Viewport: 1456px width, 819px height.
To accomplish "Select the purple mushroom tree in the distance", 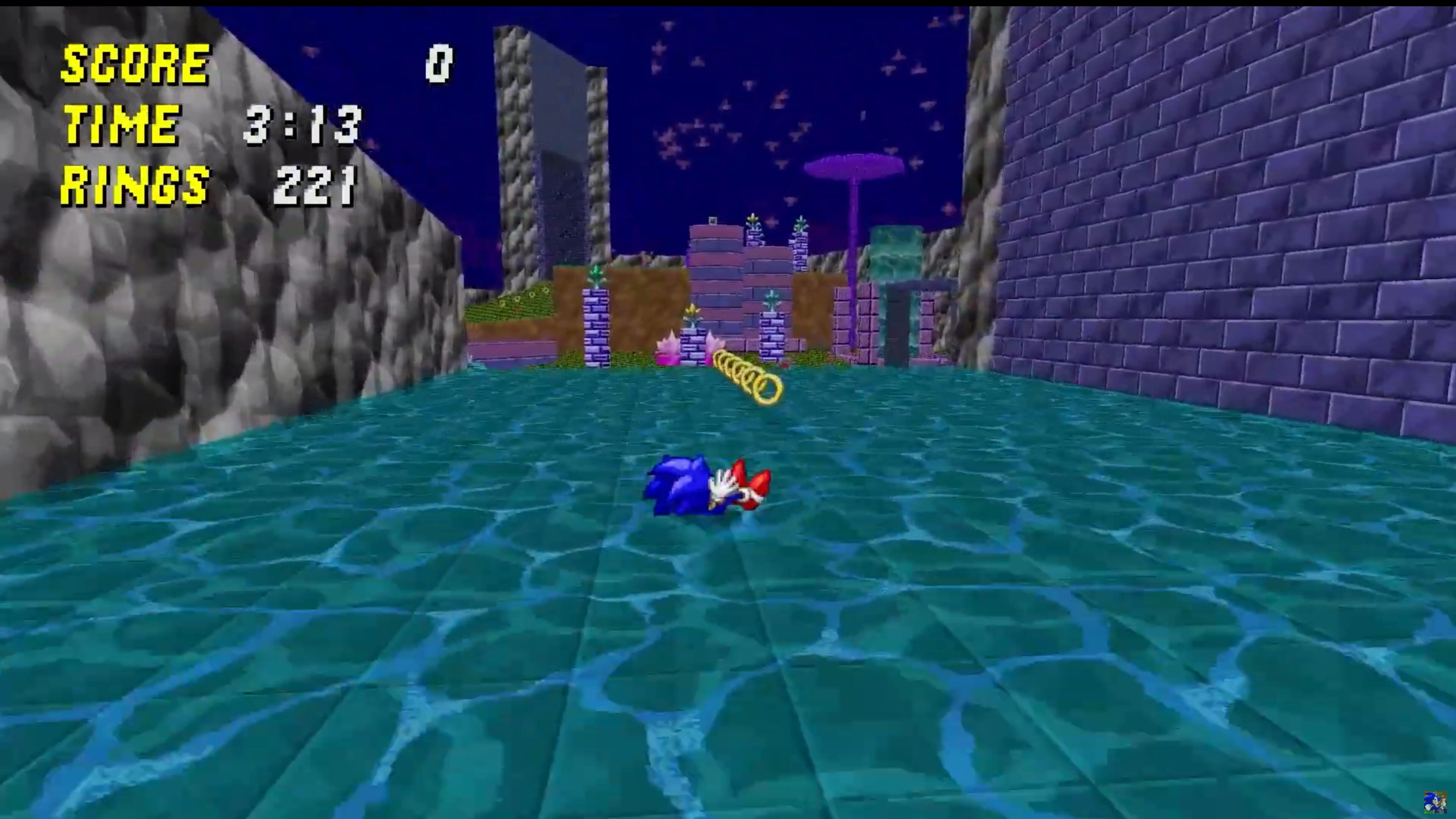I will tap(854, 167).
